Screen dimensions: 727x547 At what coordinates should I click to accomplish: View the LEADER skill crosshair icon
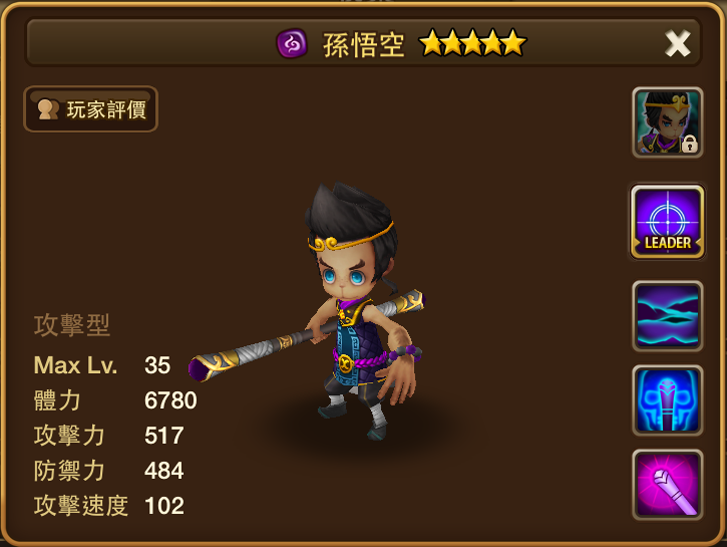click(667, 221)
